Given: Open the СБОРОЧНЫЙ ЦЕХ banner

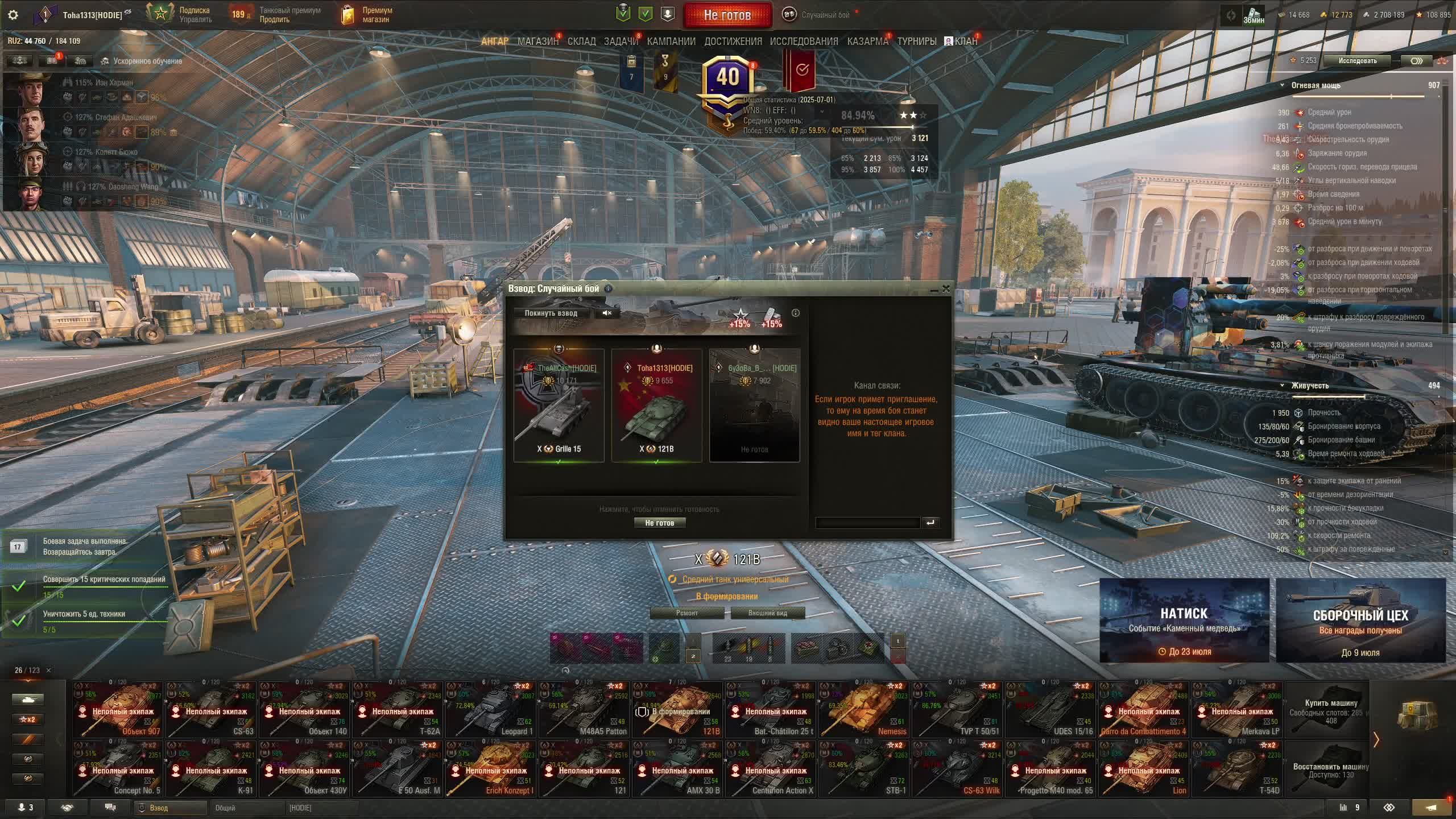Looking at the screenshot, I should pos(1360,620).
